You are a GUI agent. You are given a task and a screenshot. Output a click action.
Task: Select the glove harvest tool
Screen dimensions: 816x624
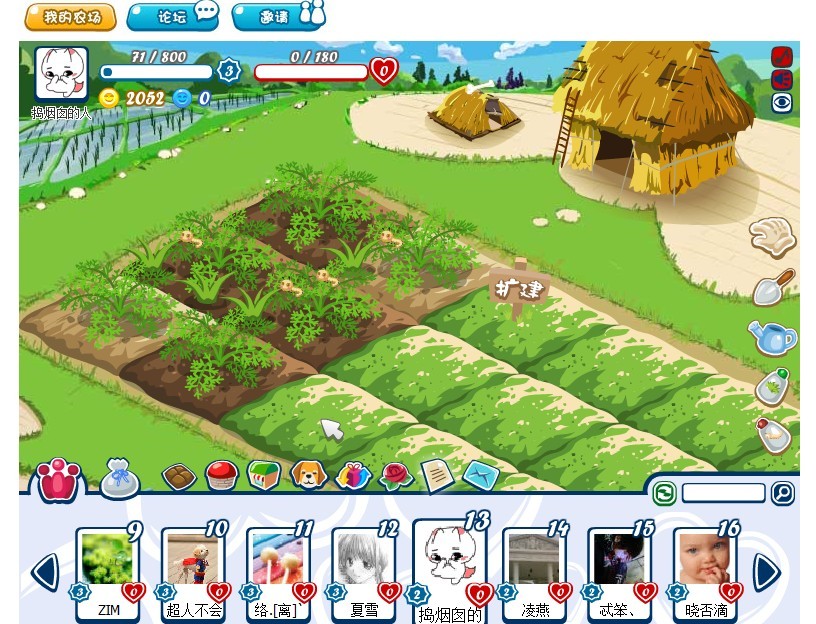(772, 238)
